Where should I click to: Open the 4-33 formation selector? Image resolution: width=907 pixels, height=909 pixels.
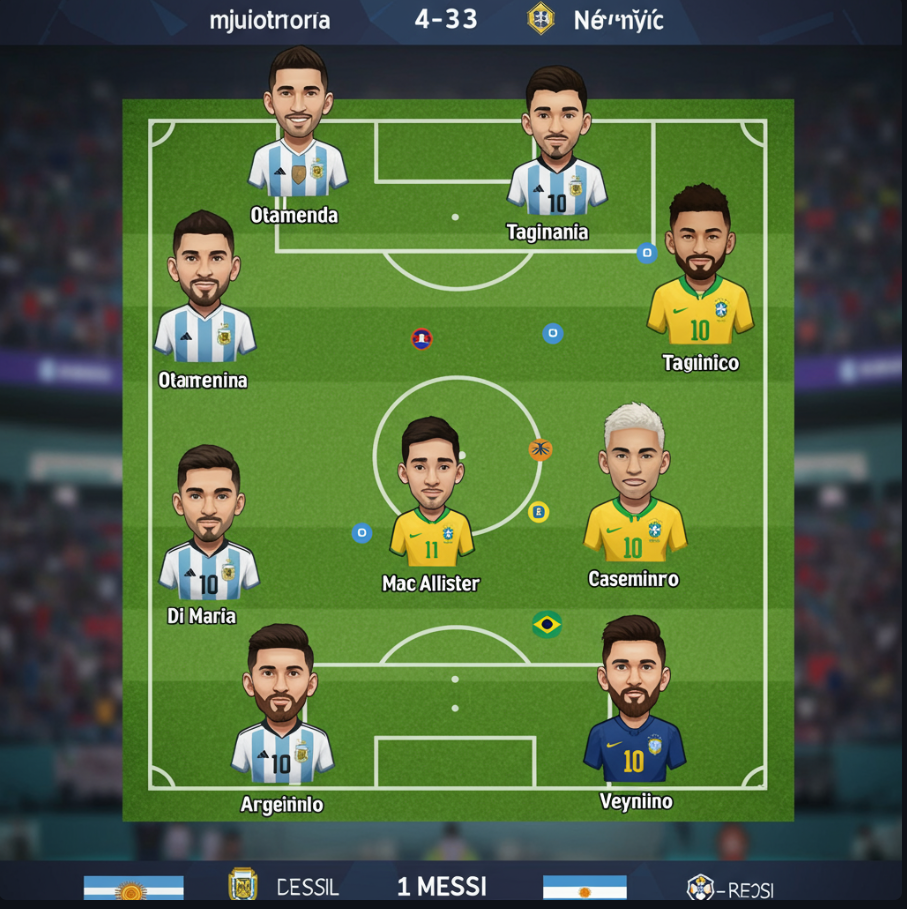[446, 19]
